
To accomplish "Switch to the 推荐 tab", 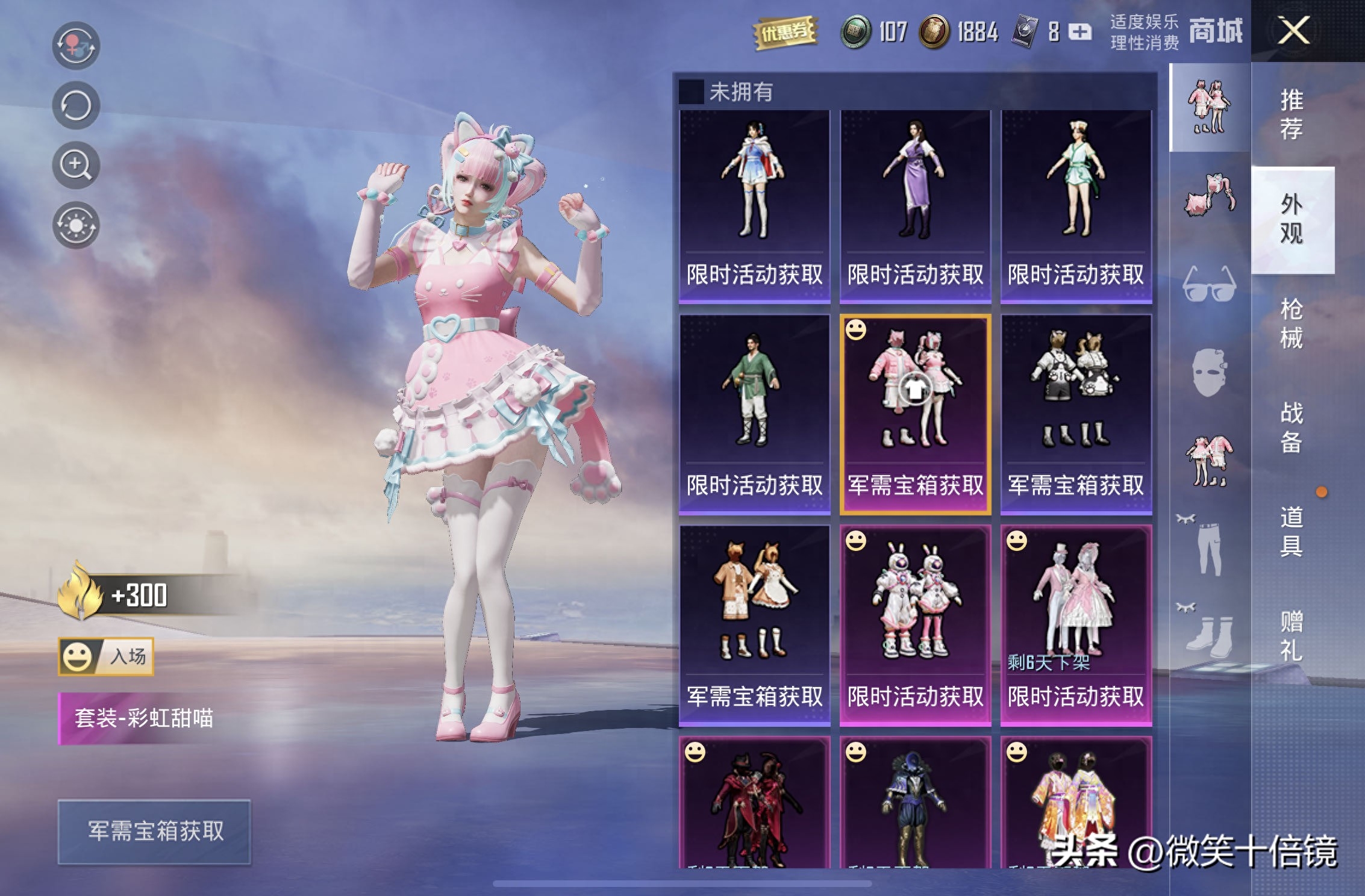I will click(x=1292, y=114).
